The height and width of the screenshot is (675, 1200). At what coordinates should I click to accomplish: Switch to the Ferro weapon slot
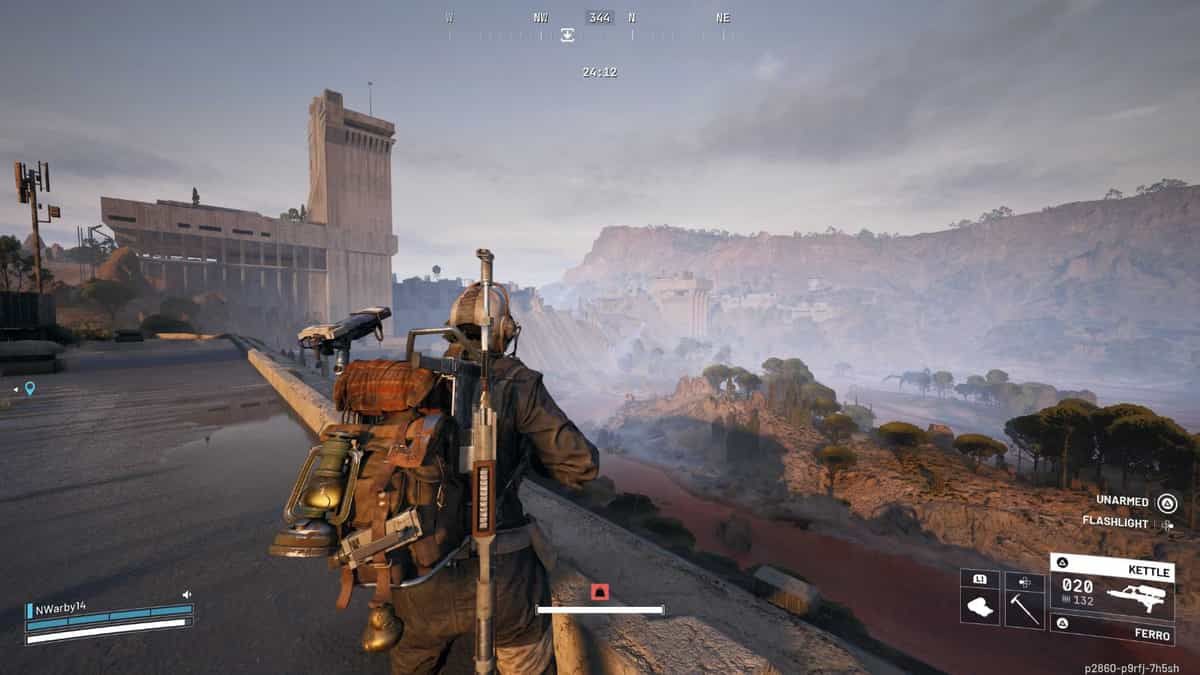coord(1110,629)
